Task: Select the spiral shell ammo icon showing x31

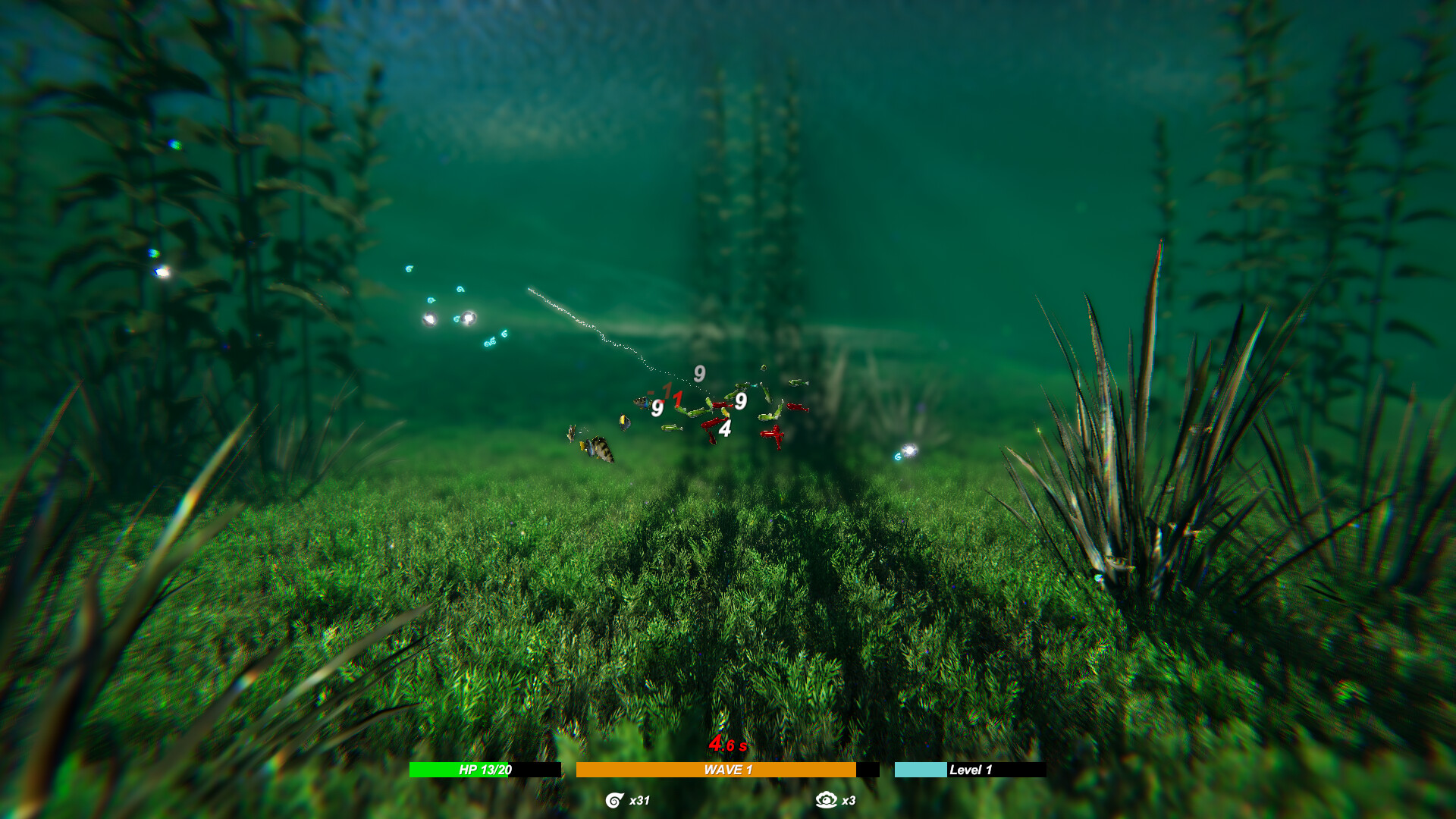Action: pyautogui.click(x=613, y=800)
